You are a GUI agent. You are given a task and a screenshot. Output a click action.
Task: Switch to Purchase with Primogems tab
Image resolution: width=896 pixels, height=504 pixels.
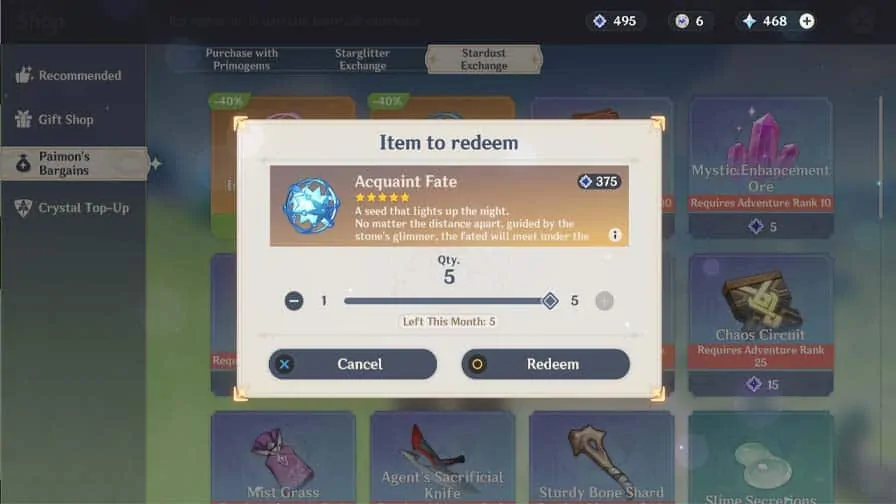click(x=242, y=59)
